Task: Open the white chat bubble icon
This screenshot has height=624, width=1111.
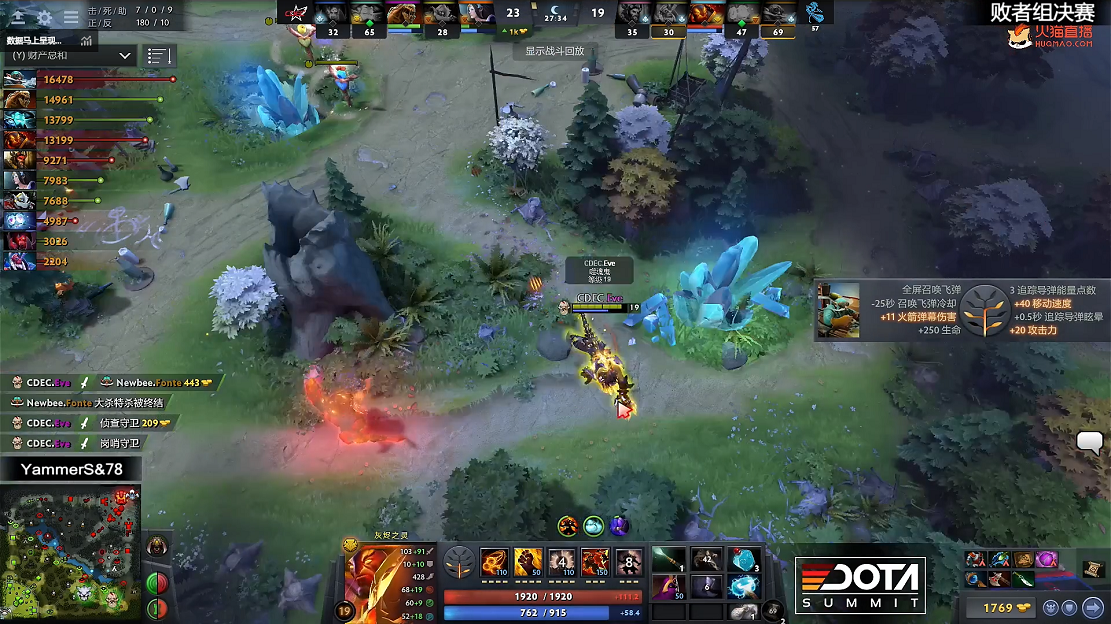Action: (1090, 442)
